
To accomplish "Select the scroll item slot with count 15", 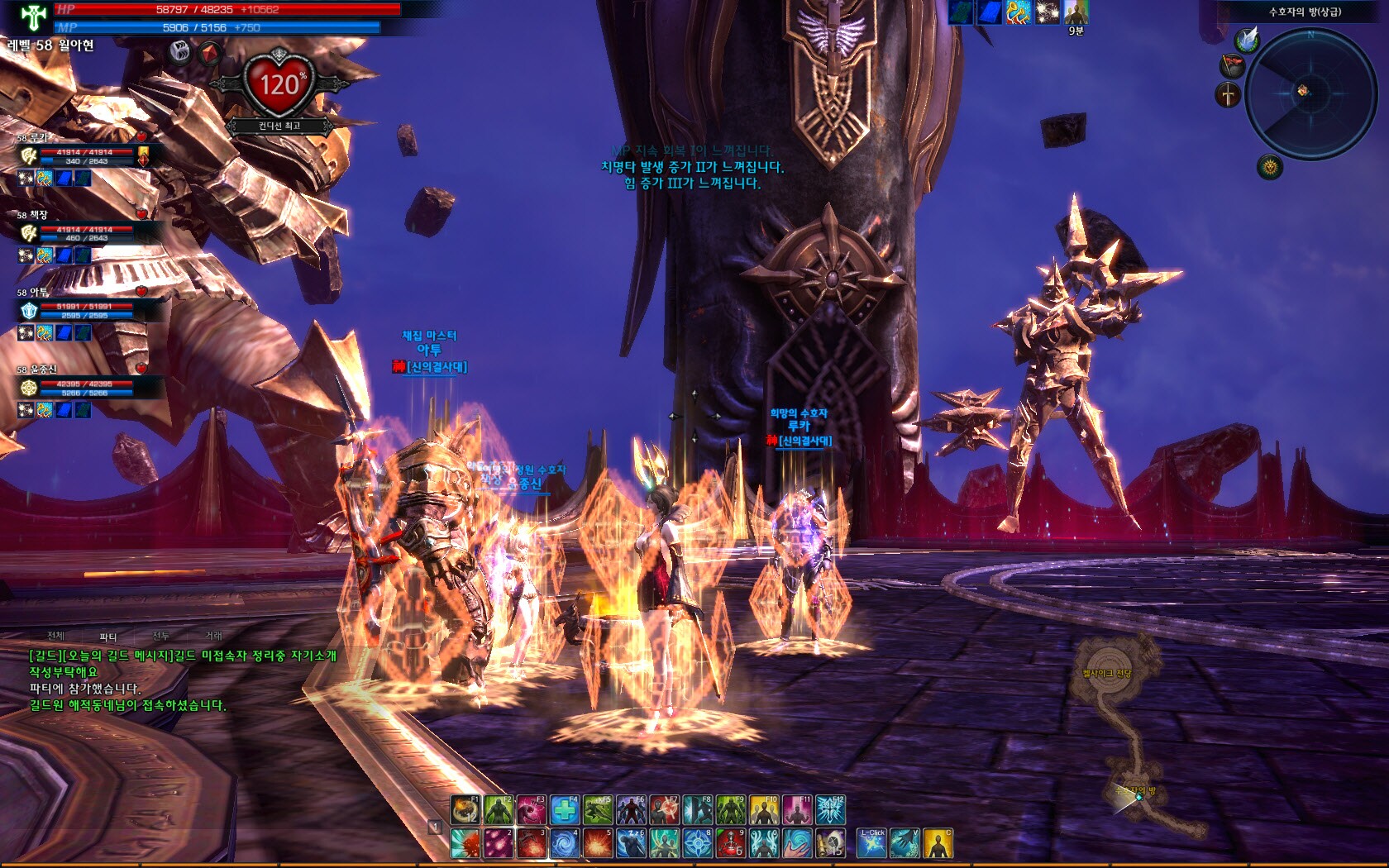I will [x=830, y=843].
